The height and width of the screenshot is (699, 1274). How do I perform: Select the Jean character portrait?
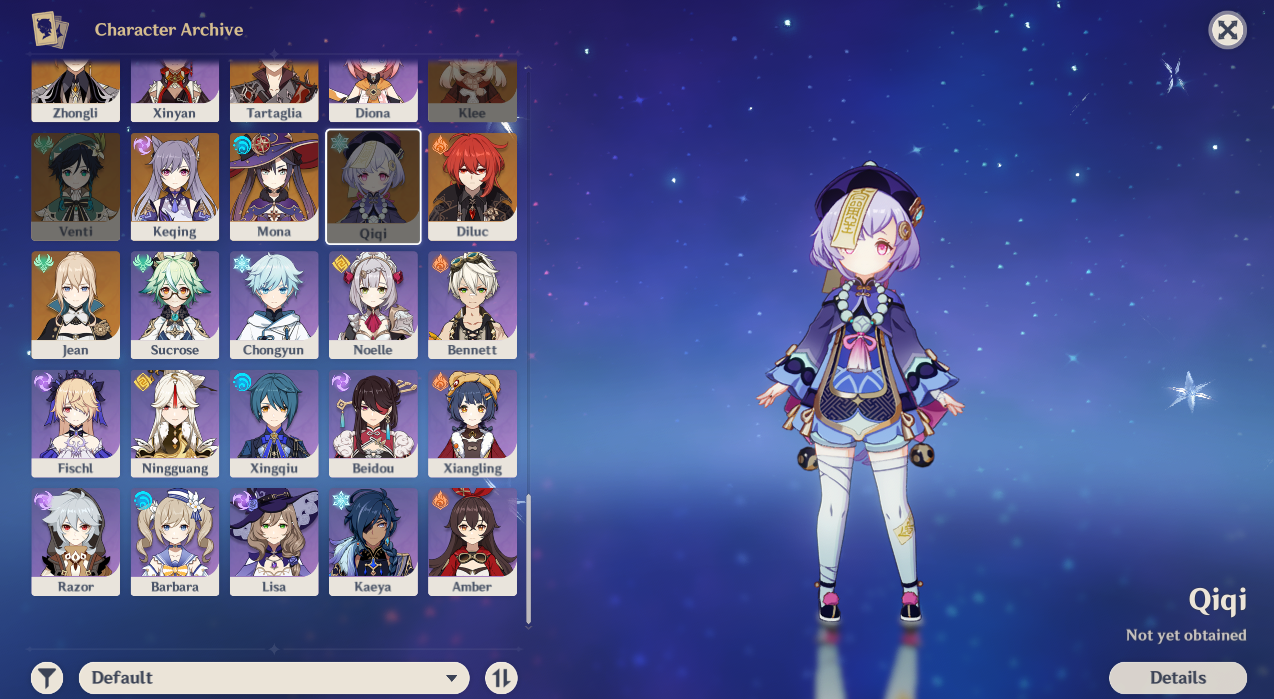click(x=76, y=304)
